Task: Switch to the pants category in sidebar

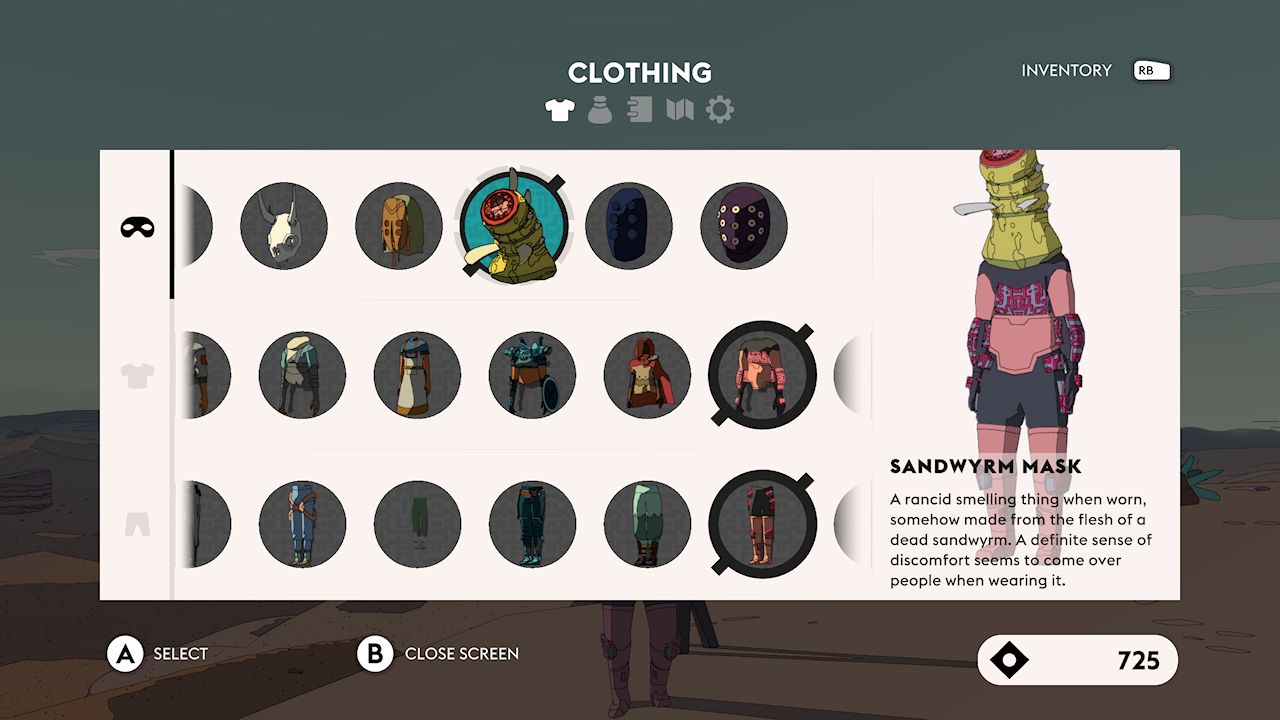Action: pos(137,523)
